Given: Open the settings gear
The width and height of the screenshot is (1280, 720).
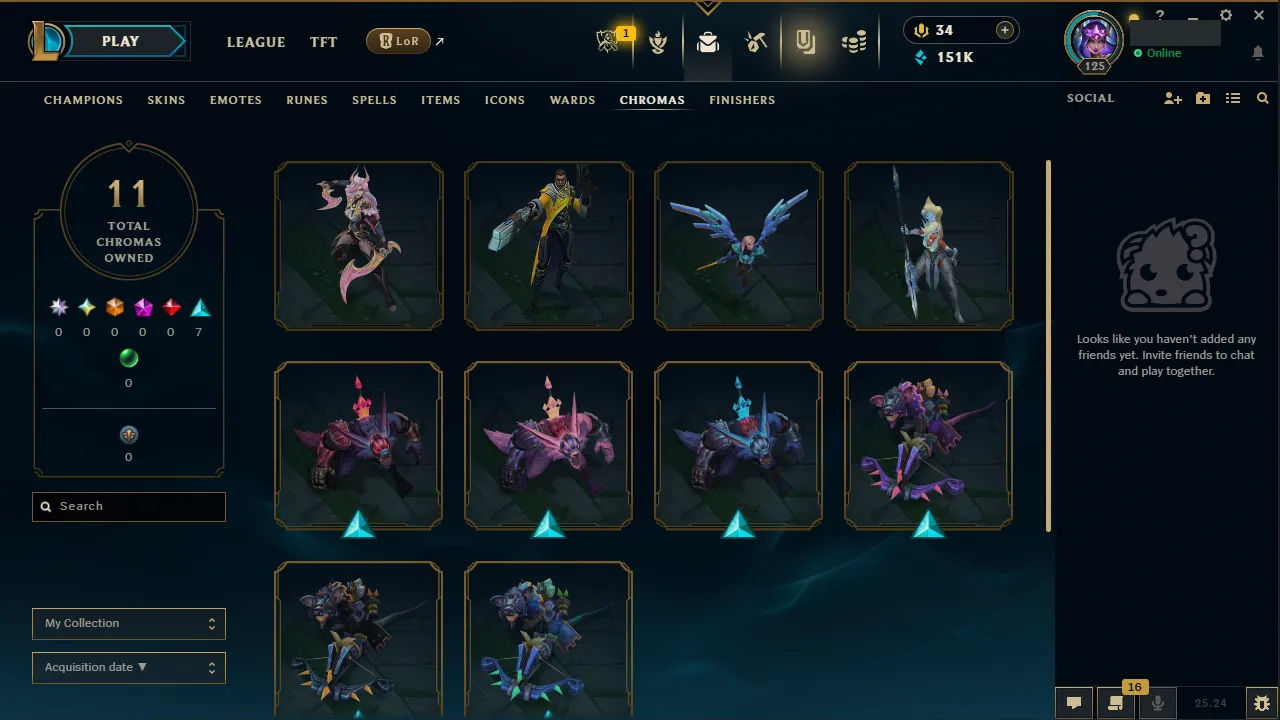Looking at the screenshot, I should [1226, 15].
